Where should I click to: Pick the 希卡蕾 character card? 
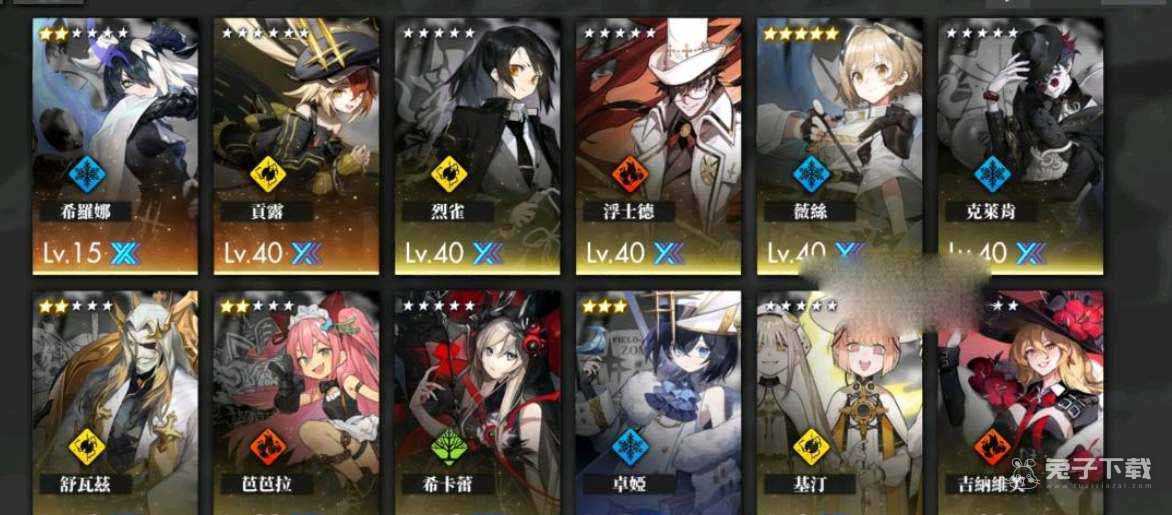pos(477,400)
